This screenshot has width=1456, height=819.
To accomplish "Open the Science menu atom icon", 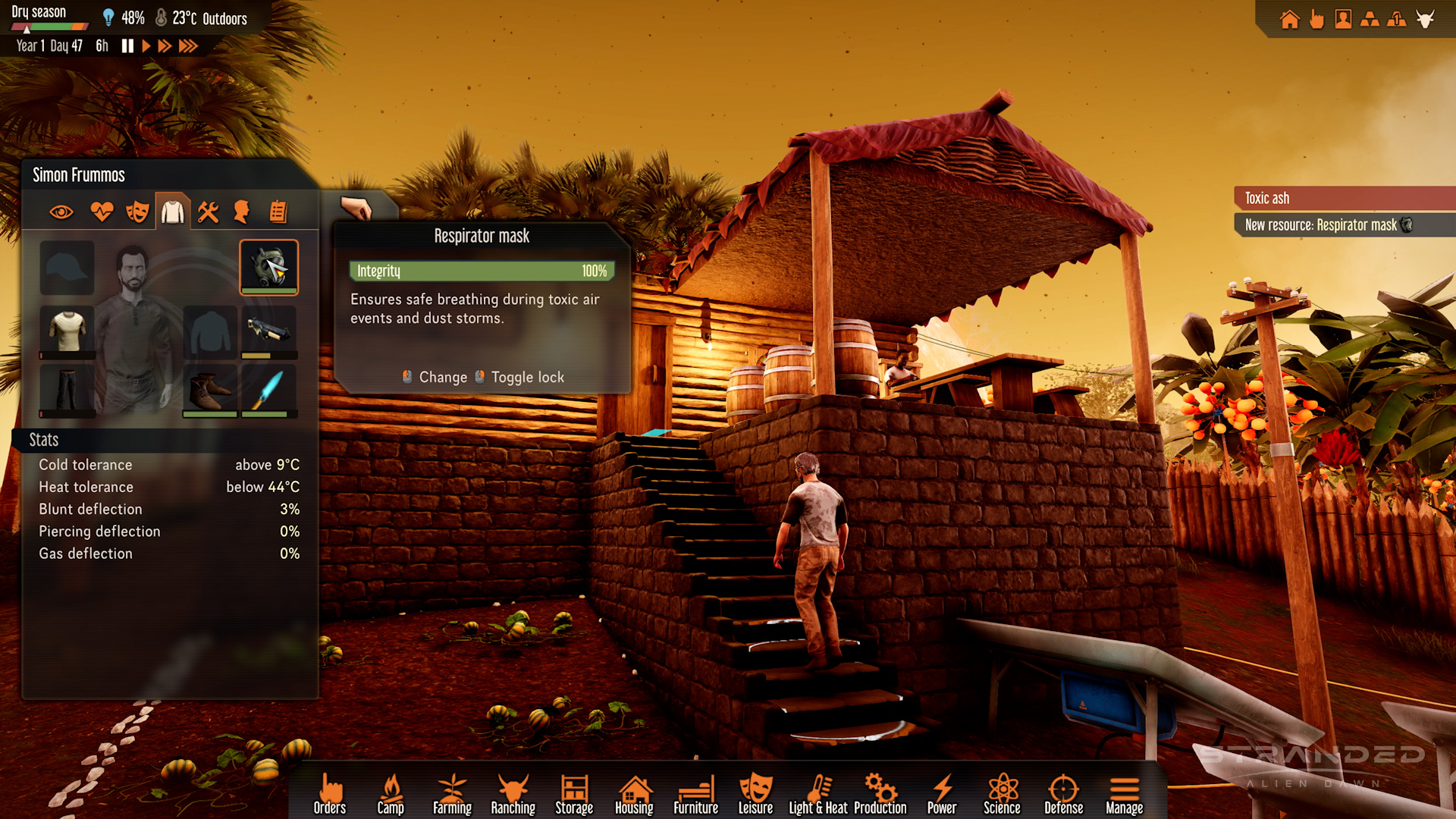I will pyautogui.click(x=1003, y=789).
